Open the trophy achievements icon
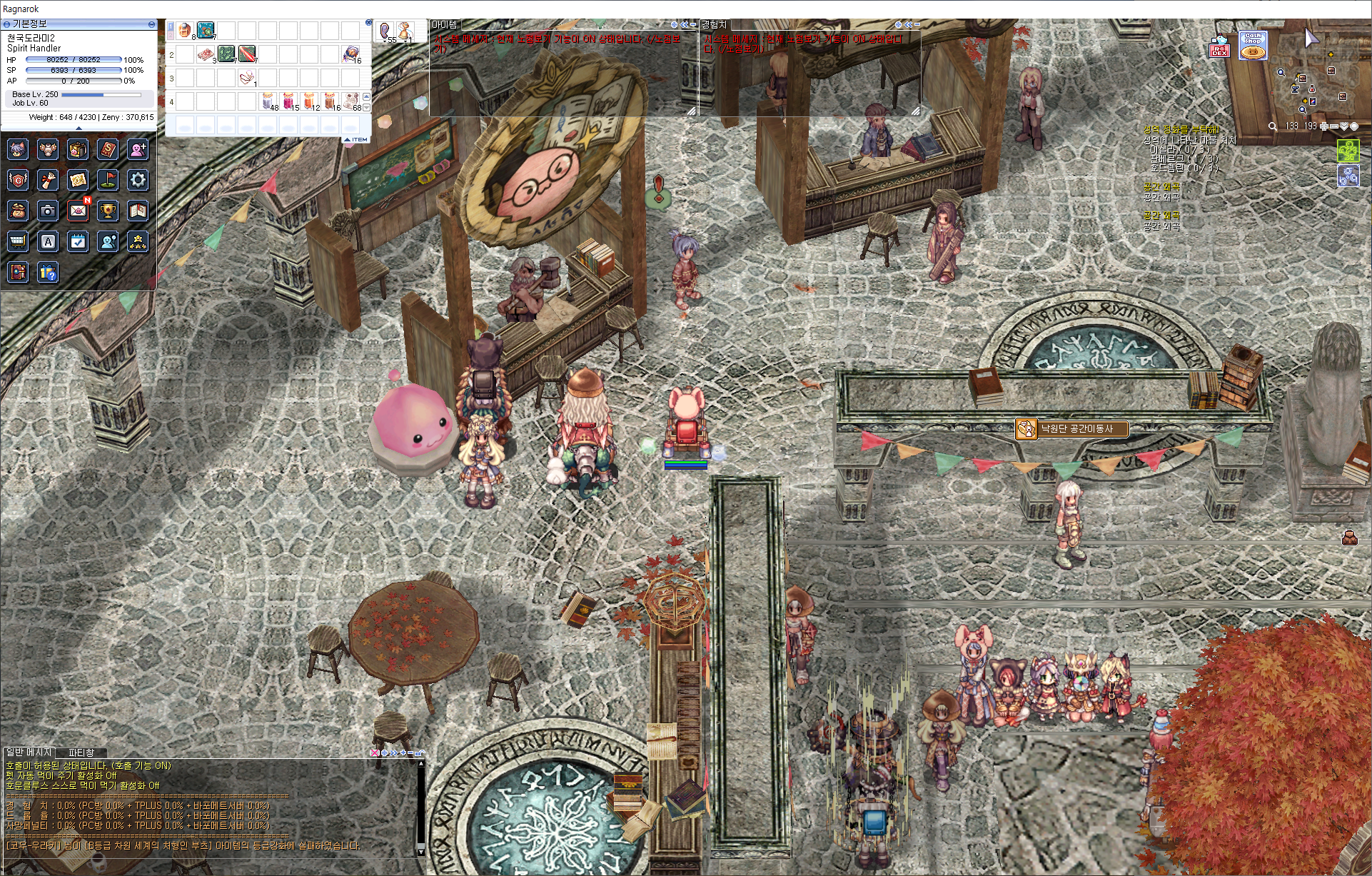This screenshot has width=1372, height=876. pos(108,211)
